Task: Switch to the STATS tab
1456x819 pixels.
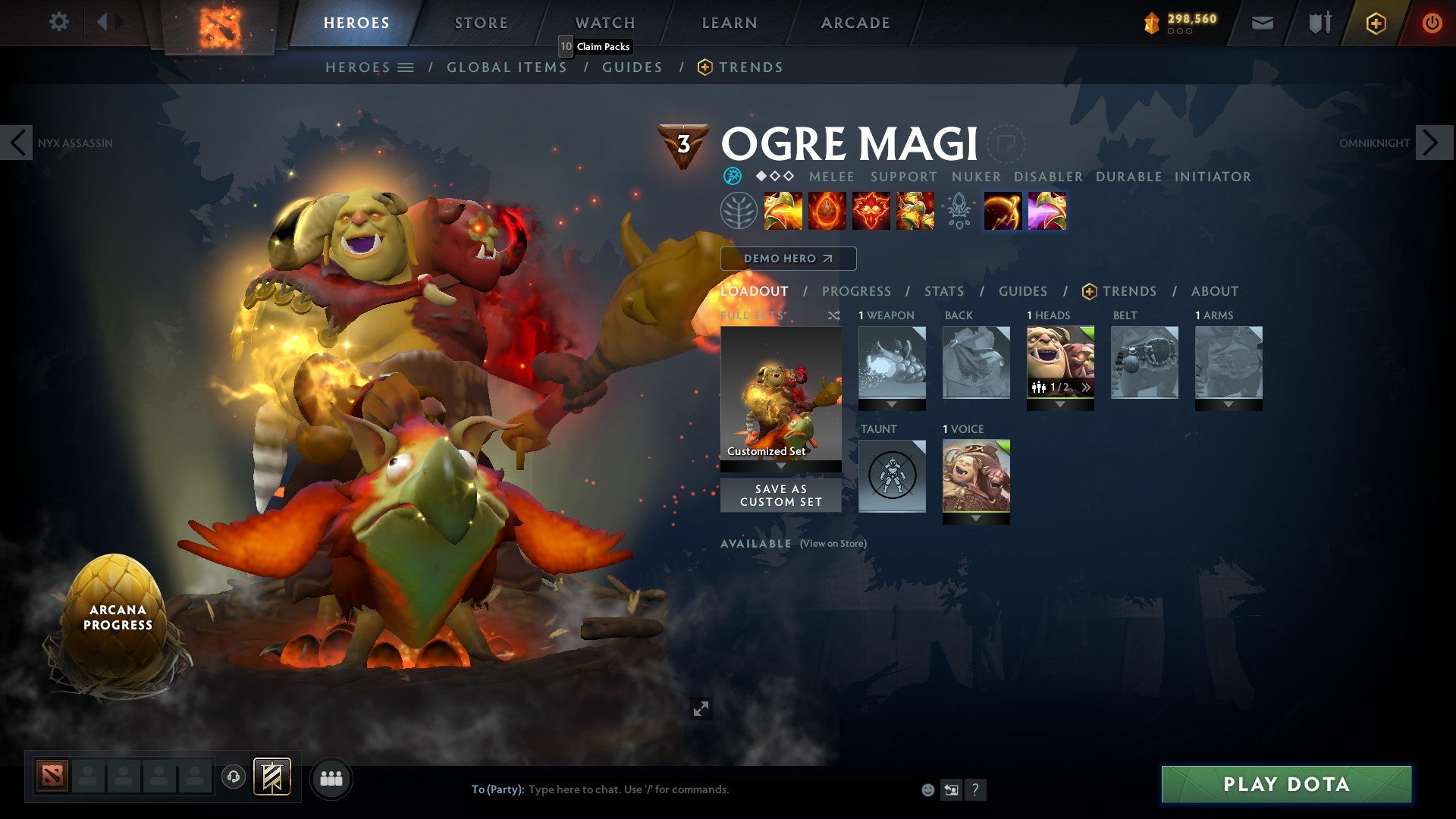Action: coord(944,290)
